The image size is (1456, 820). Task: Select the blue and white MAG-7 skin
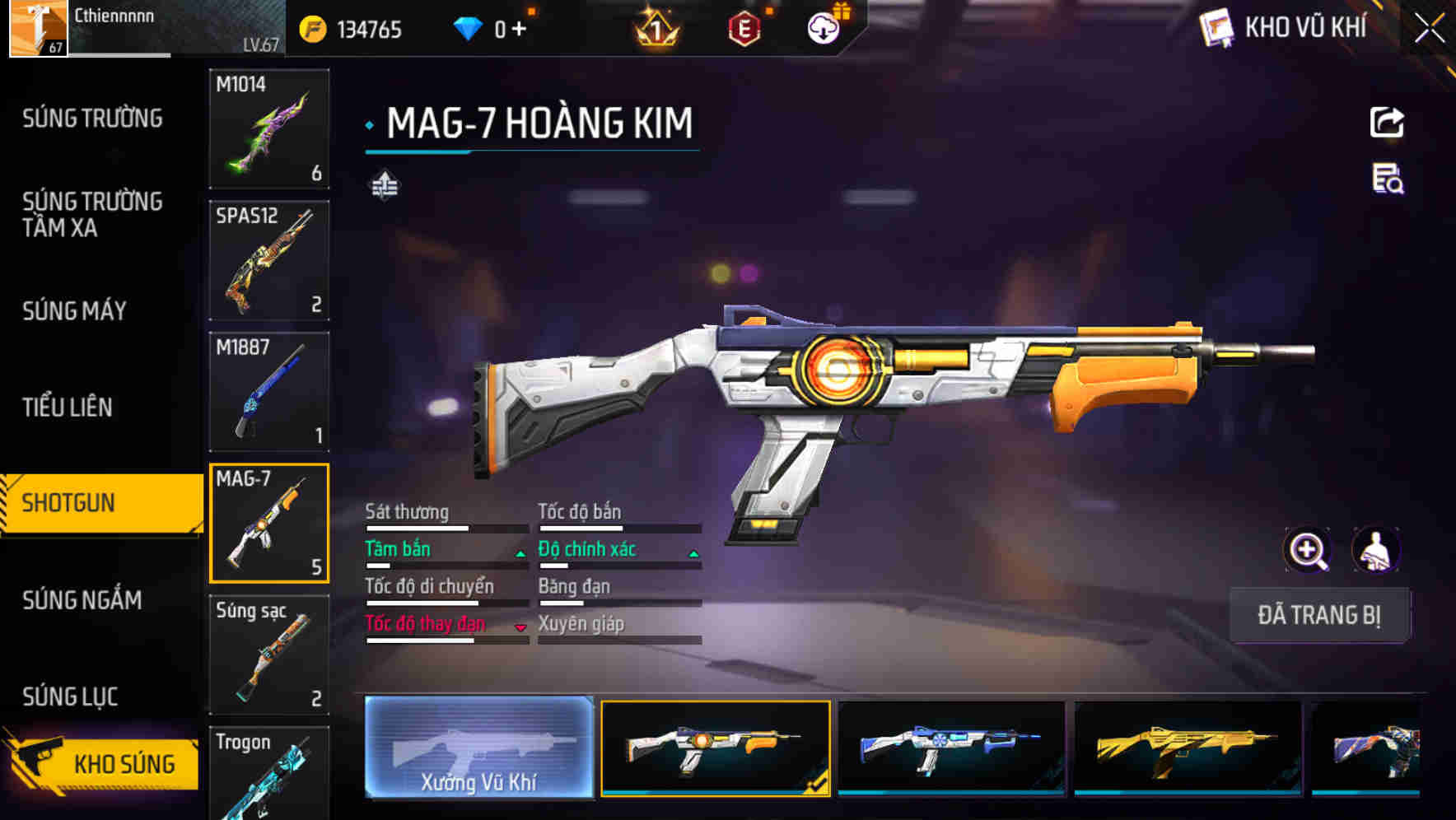click(951, 748)
